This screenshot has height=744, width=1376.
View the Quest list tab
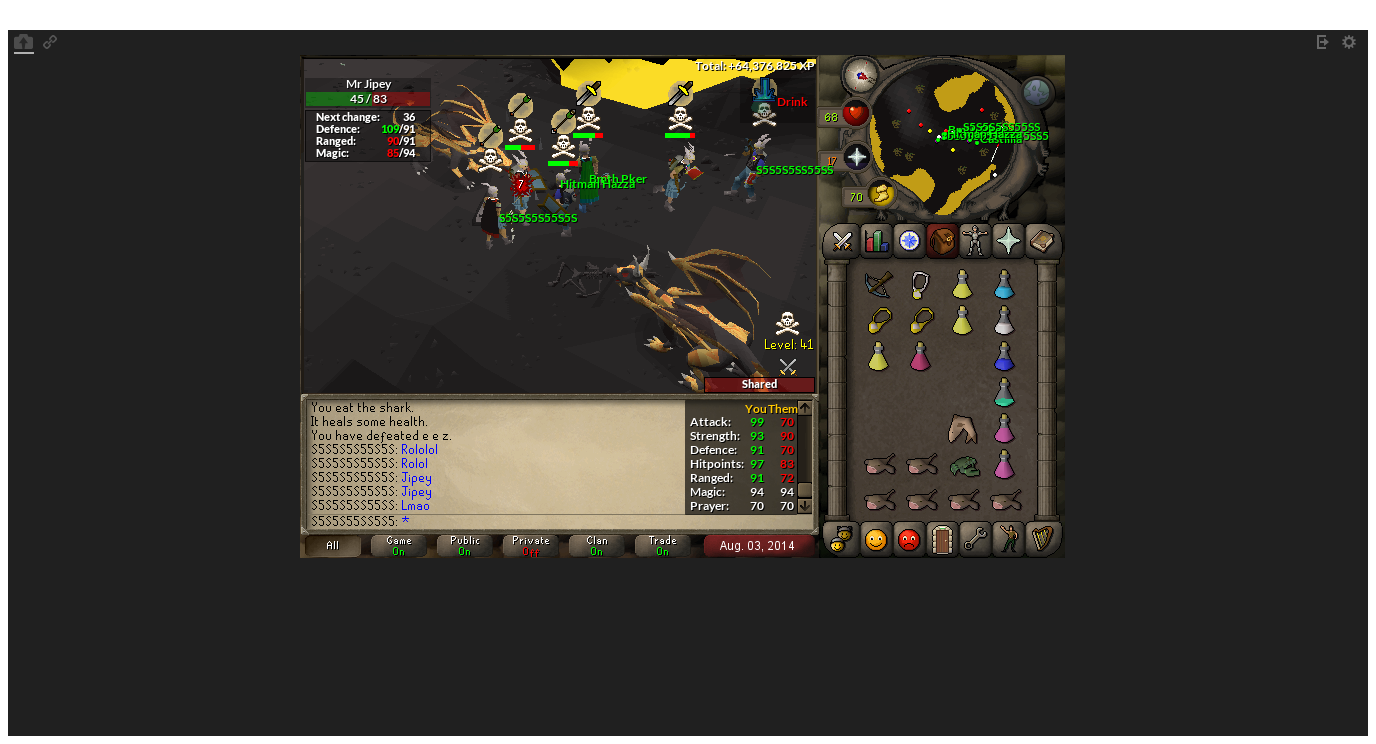(x=907, y=241)
